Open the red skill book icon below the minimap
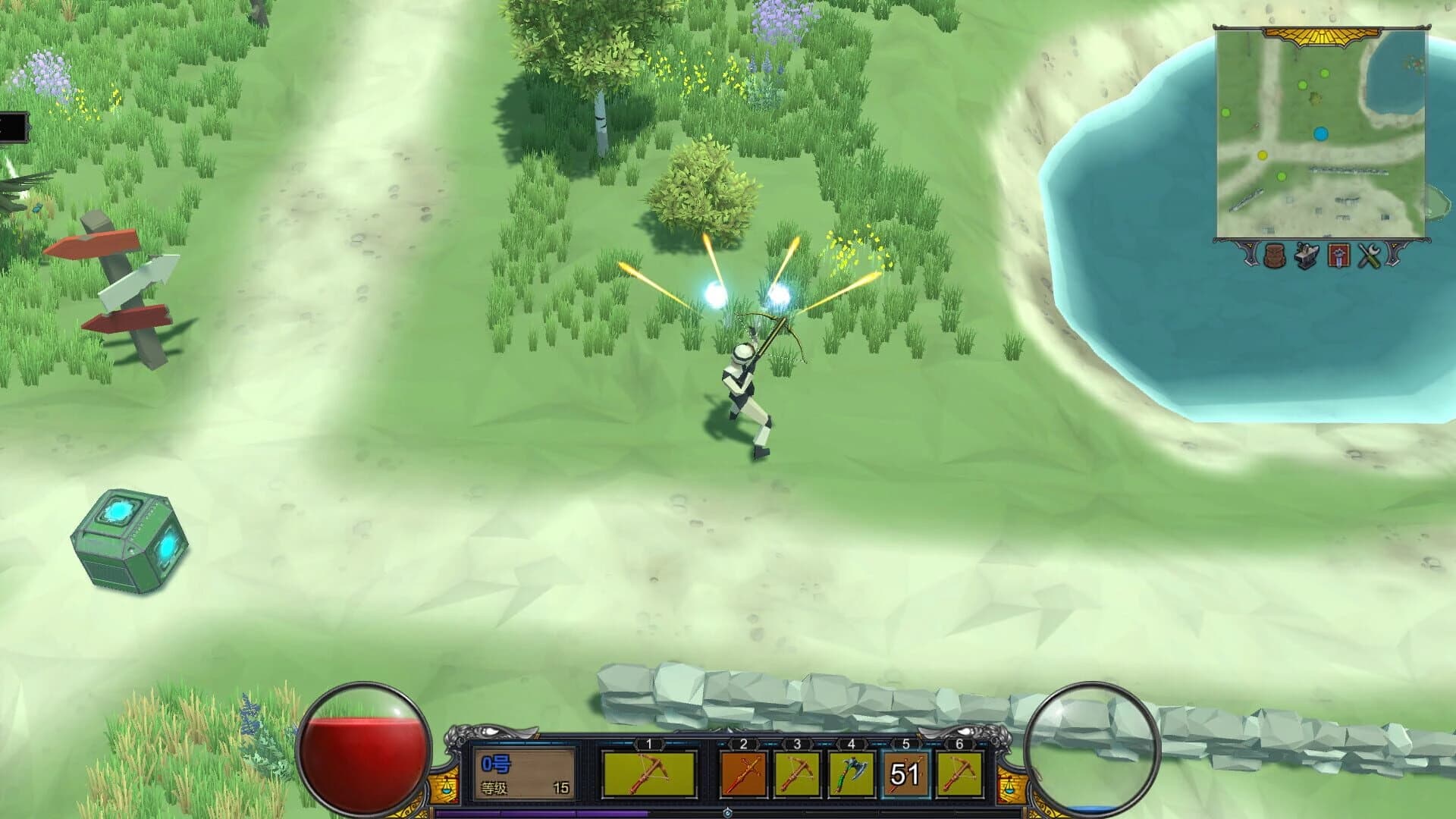The height and width of the screenshot is (819, 1456). [1338, 256]
